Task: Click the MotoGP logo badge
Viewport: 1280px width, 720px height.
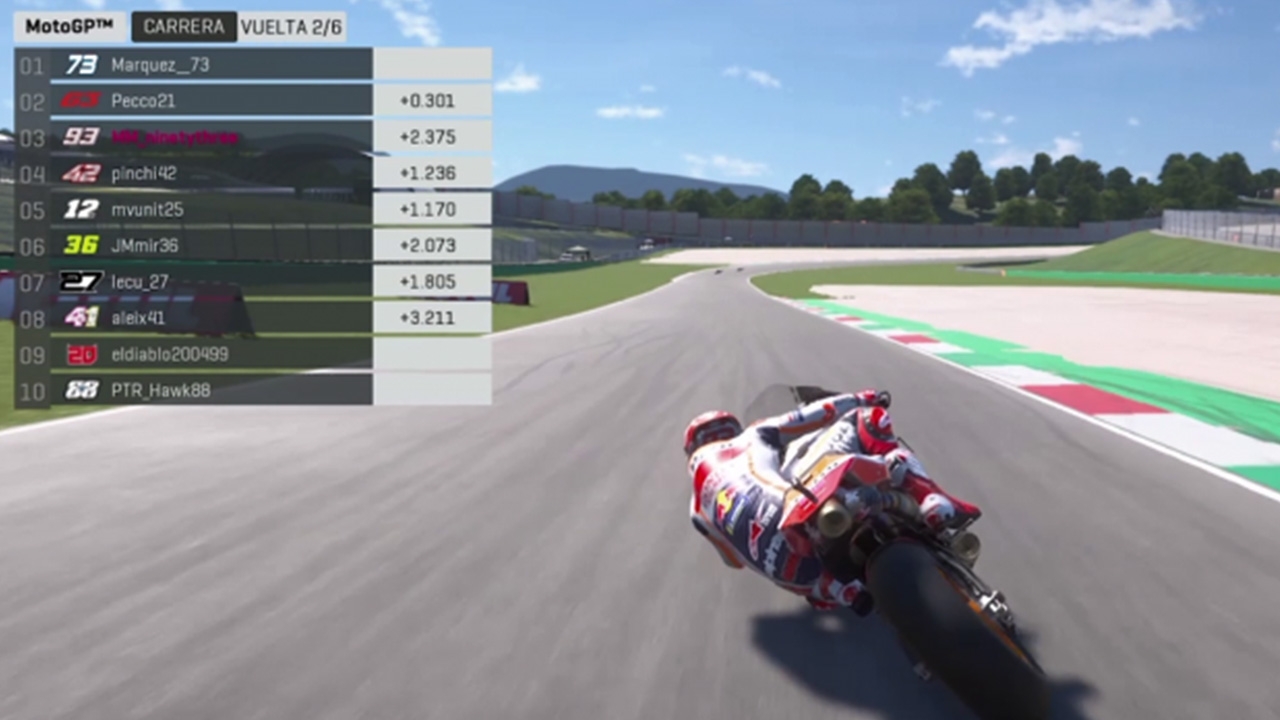Action: pyautogui.click(x=69, y=27)
